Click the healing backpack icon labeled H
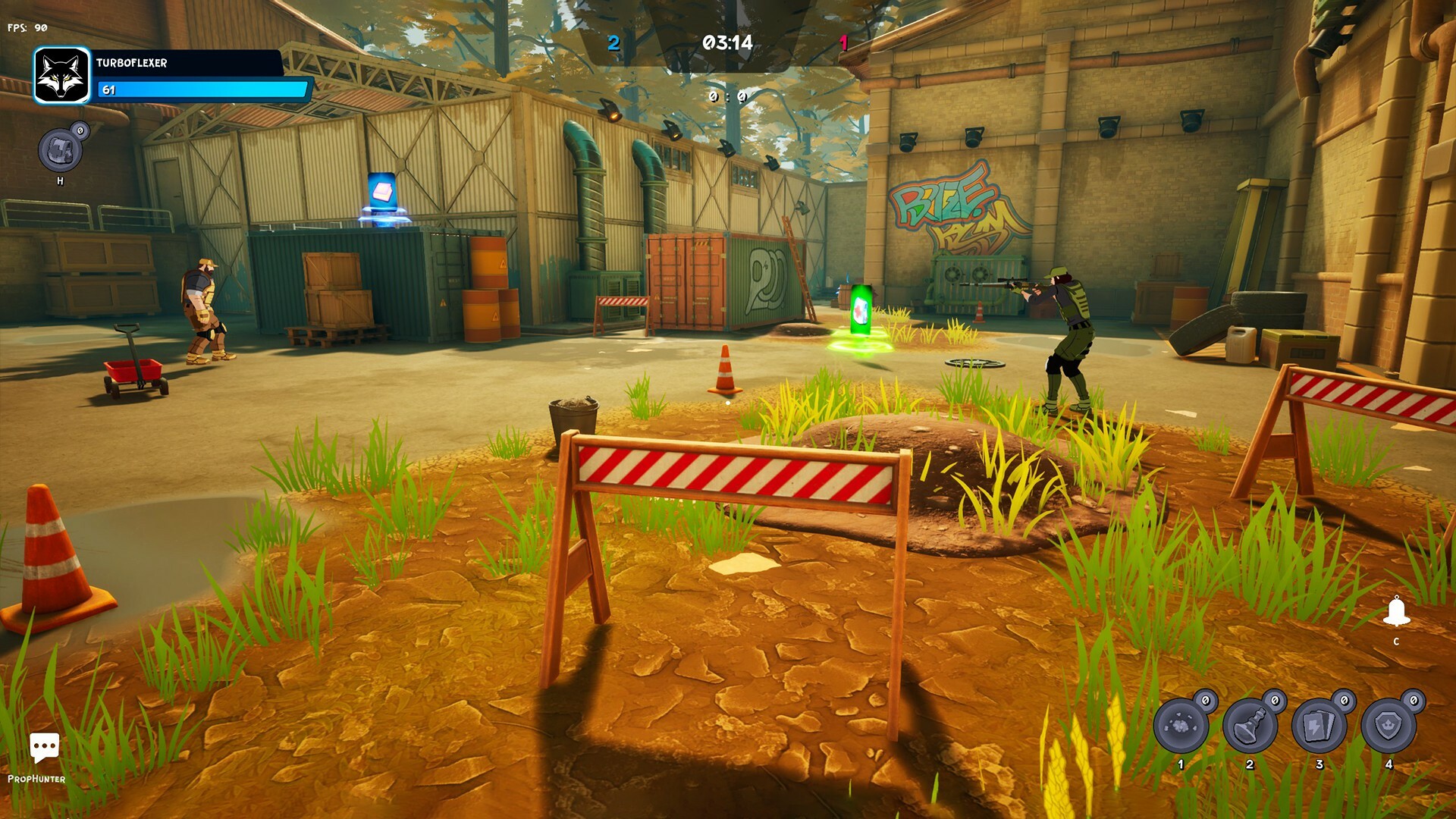This screenshot has height=819, width=1456. tap(61, 149)
